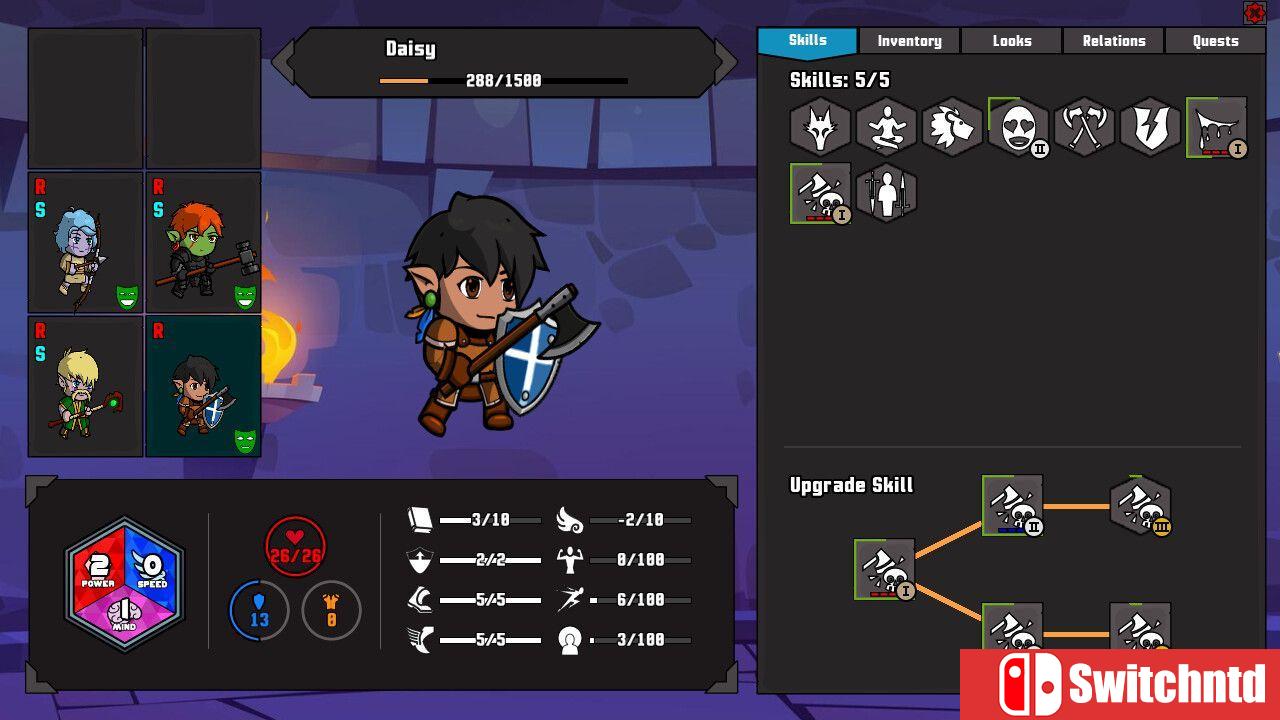Pick the heart-eyes face skill icon
The height and width of the screenshot is (720, 1280).
click(1018, 127)
